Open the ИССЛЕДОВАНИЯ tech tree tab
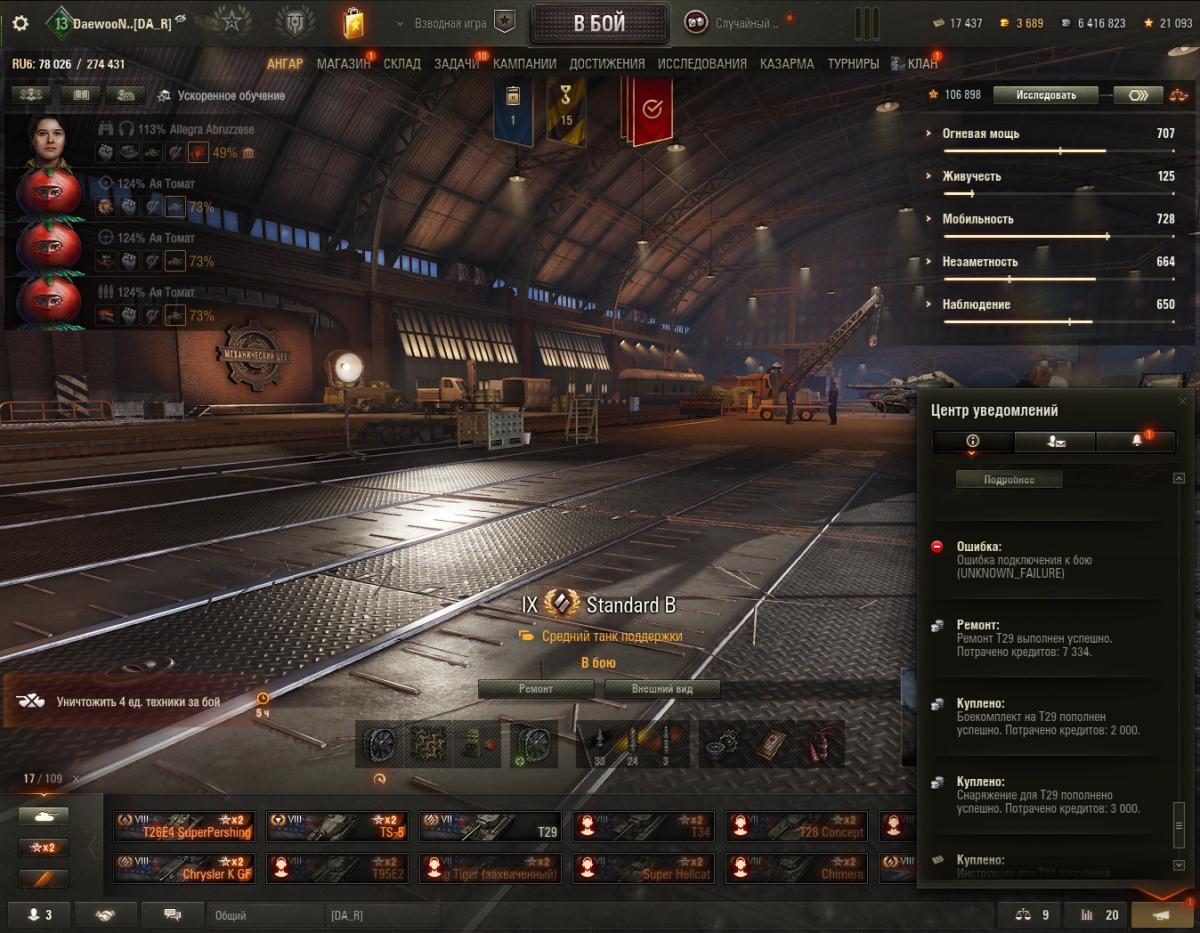This screenshot has height=933, width=1200. (702, 63)
